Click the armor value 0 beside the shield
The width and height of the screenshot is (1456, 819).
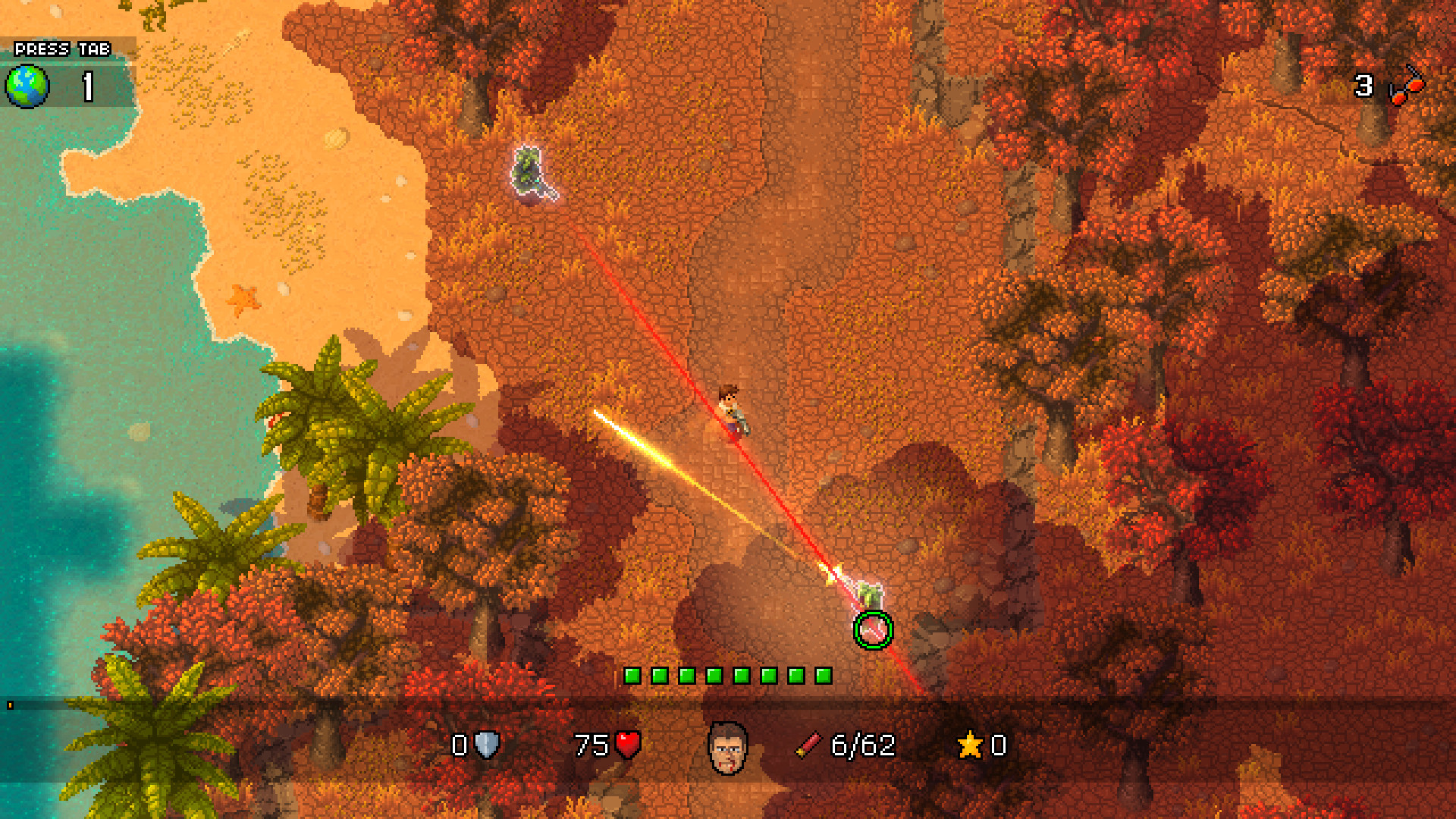pyautogui.click(x=460, y=745)
